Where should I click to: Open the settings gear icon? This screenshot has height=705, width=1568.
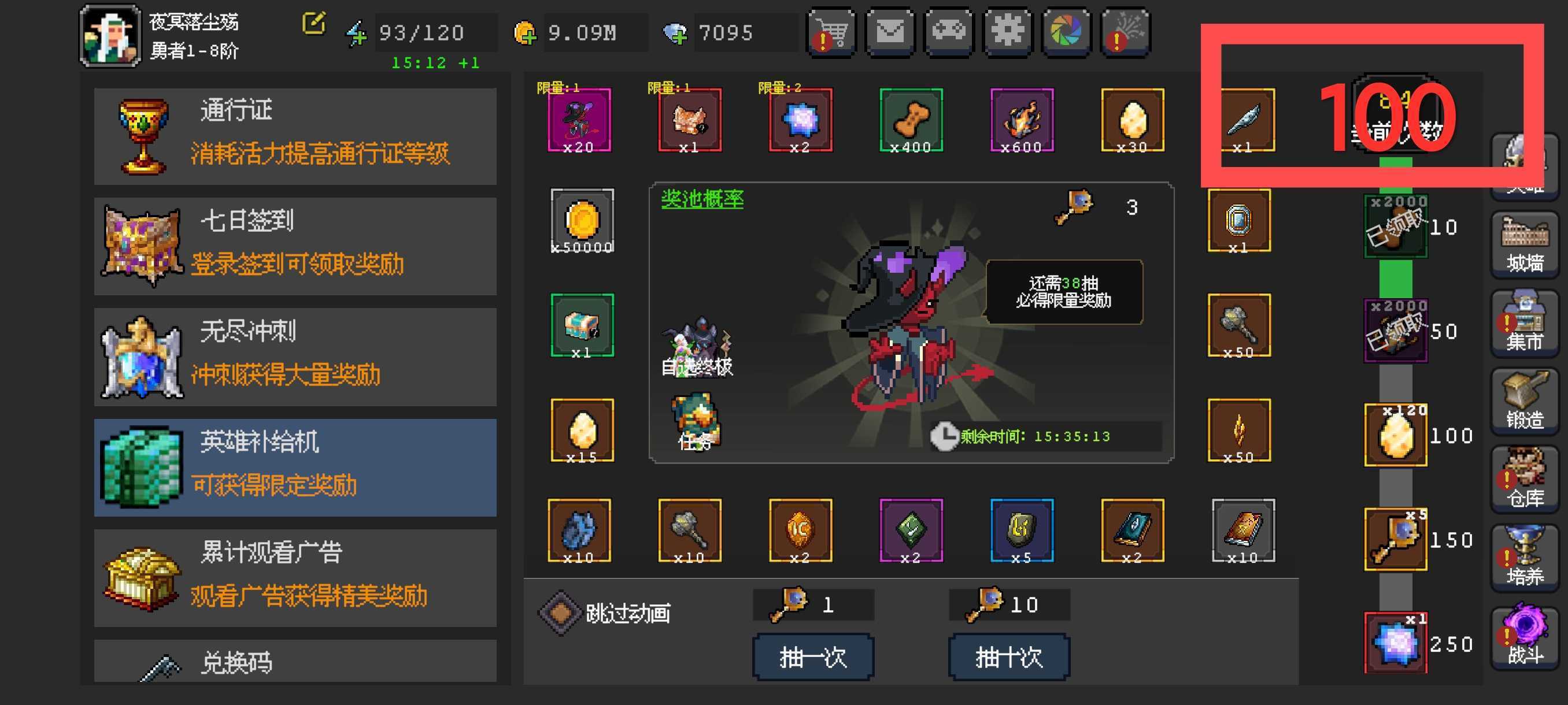1007,34
